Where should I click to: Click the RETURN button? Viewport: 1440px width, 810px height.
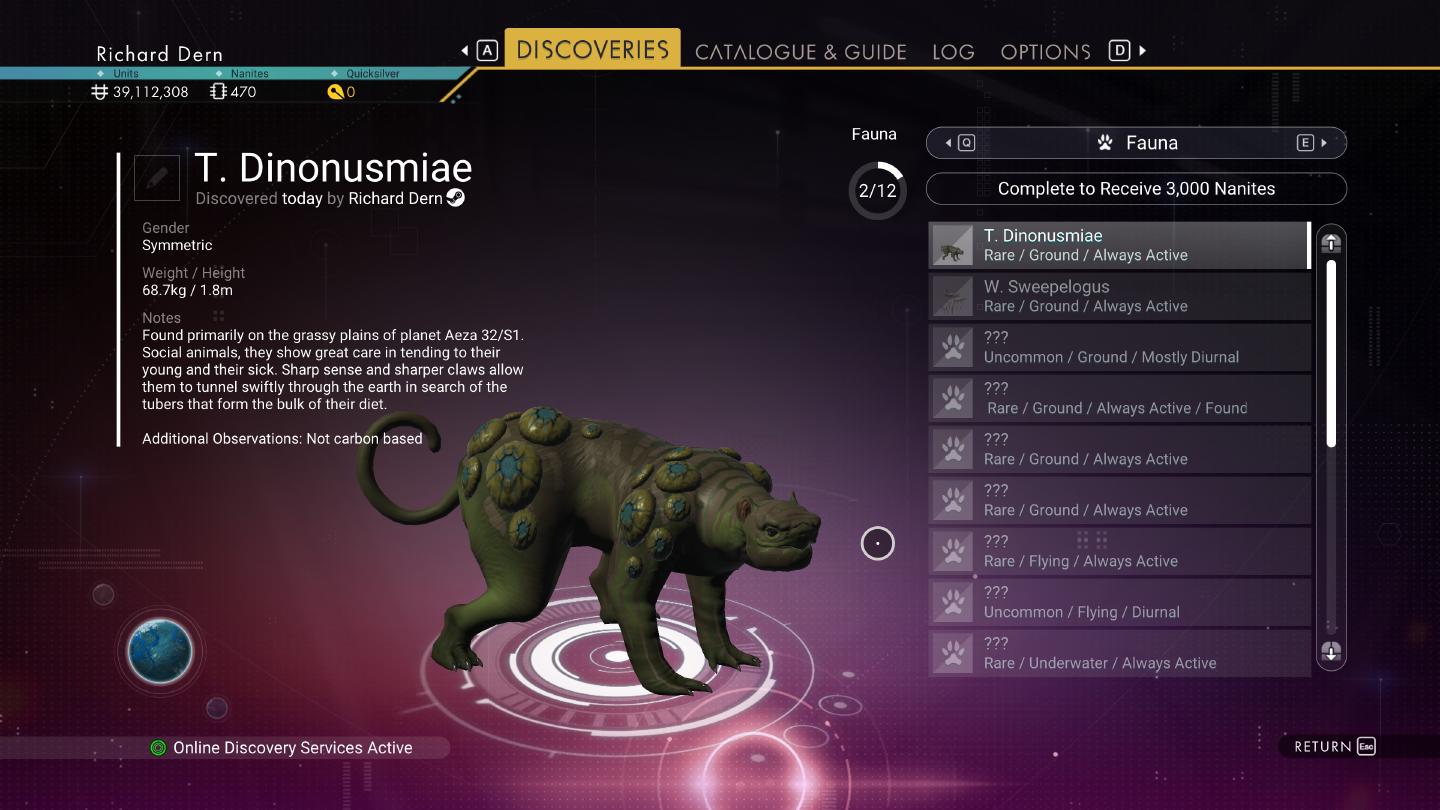click(1330, 746)
